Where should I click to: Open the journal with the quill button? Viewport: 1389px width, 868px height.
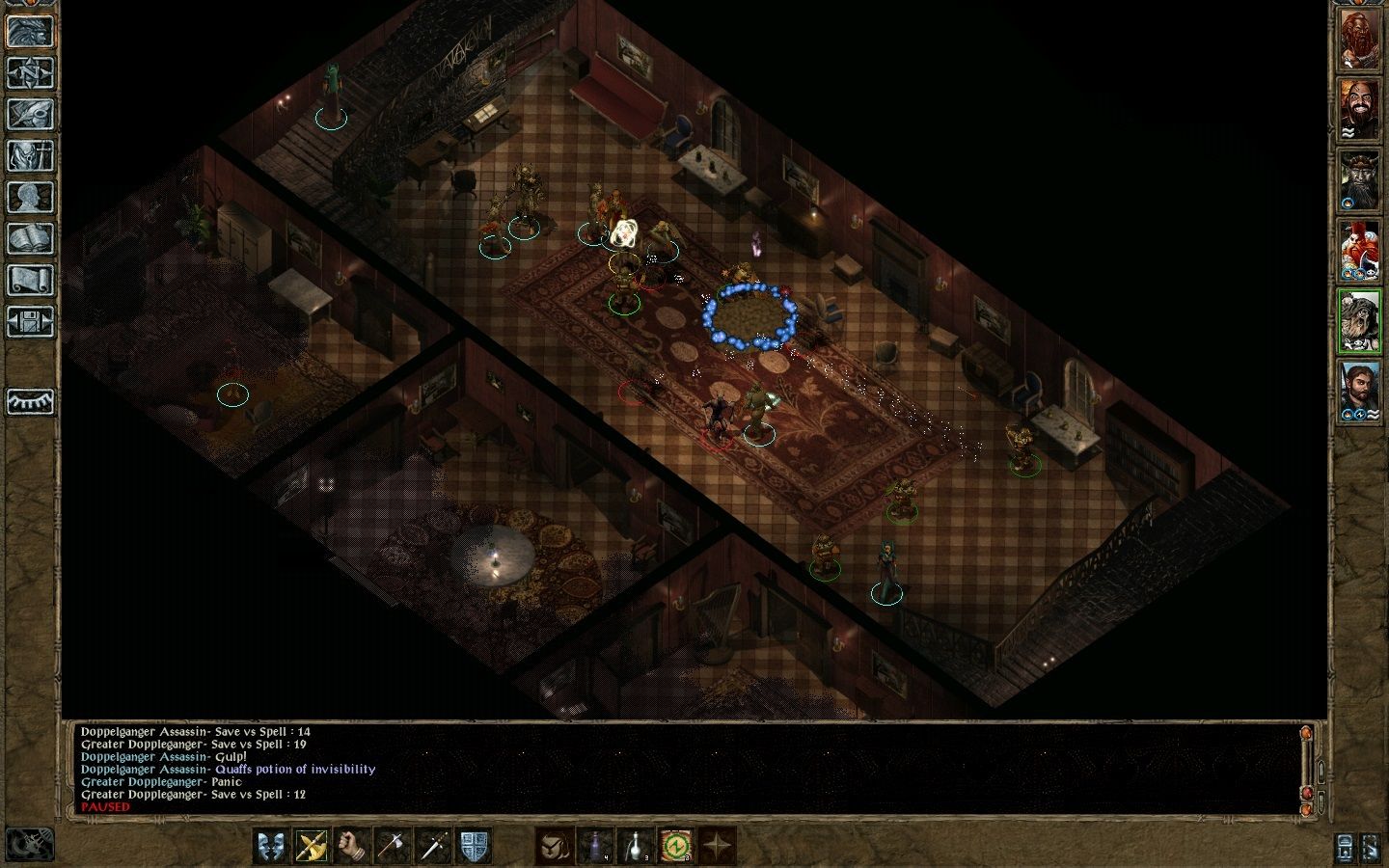[x=30, y=114]
